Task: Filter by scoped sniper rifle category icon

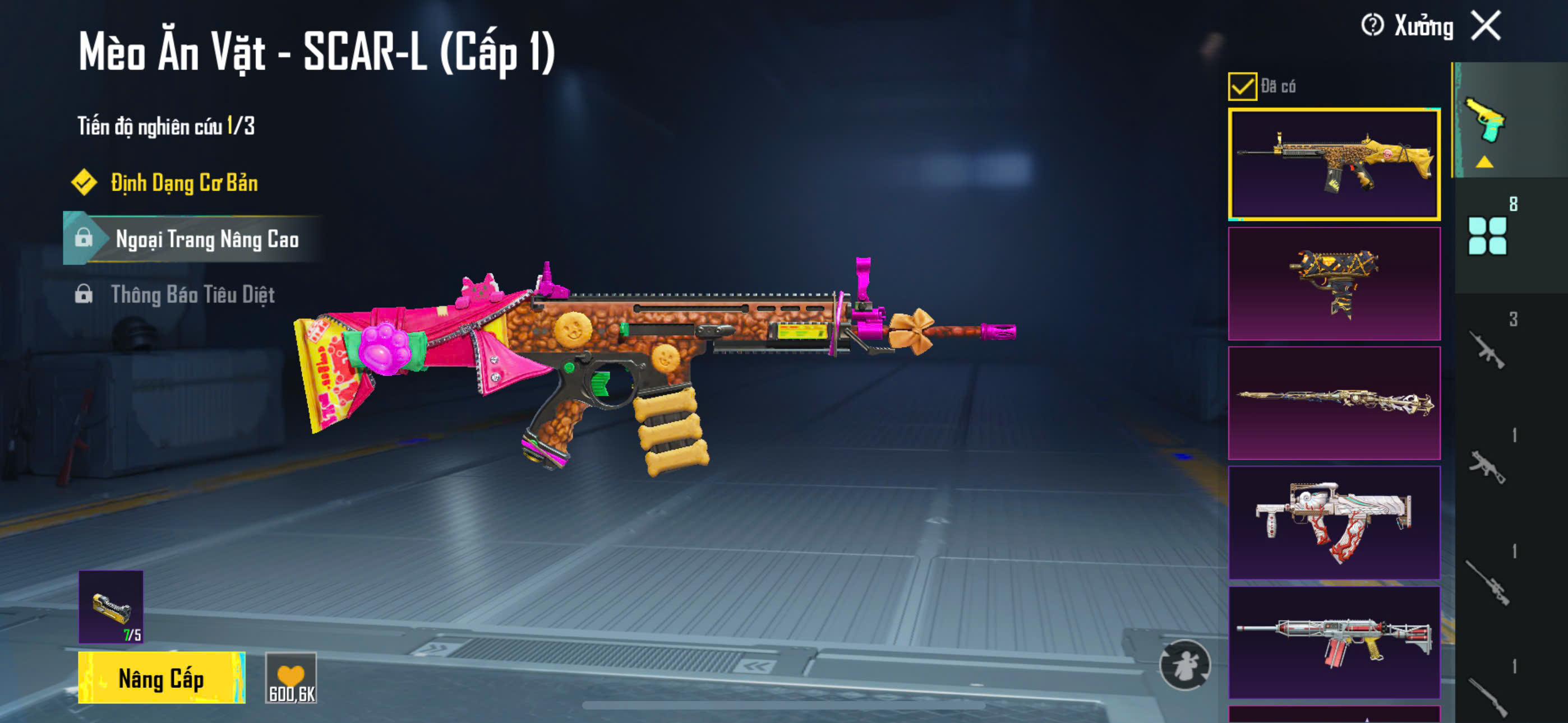Action: (x=1487, y=582)
